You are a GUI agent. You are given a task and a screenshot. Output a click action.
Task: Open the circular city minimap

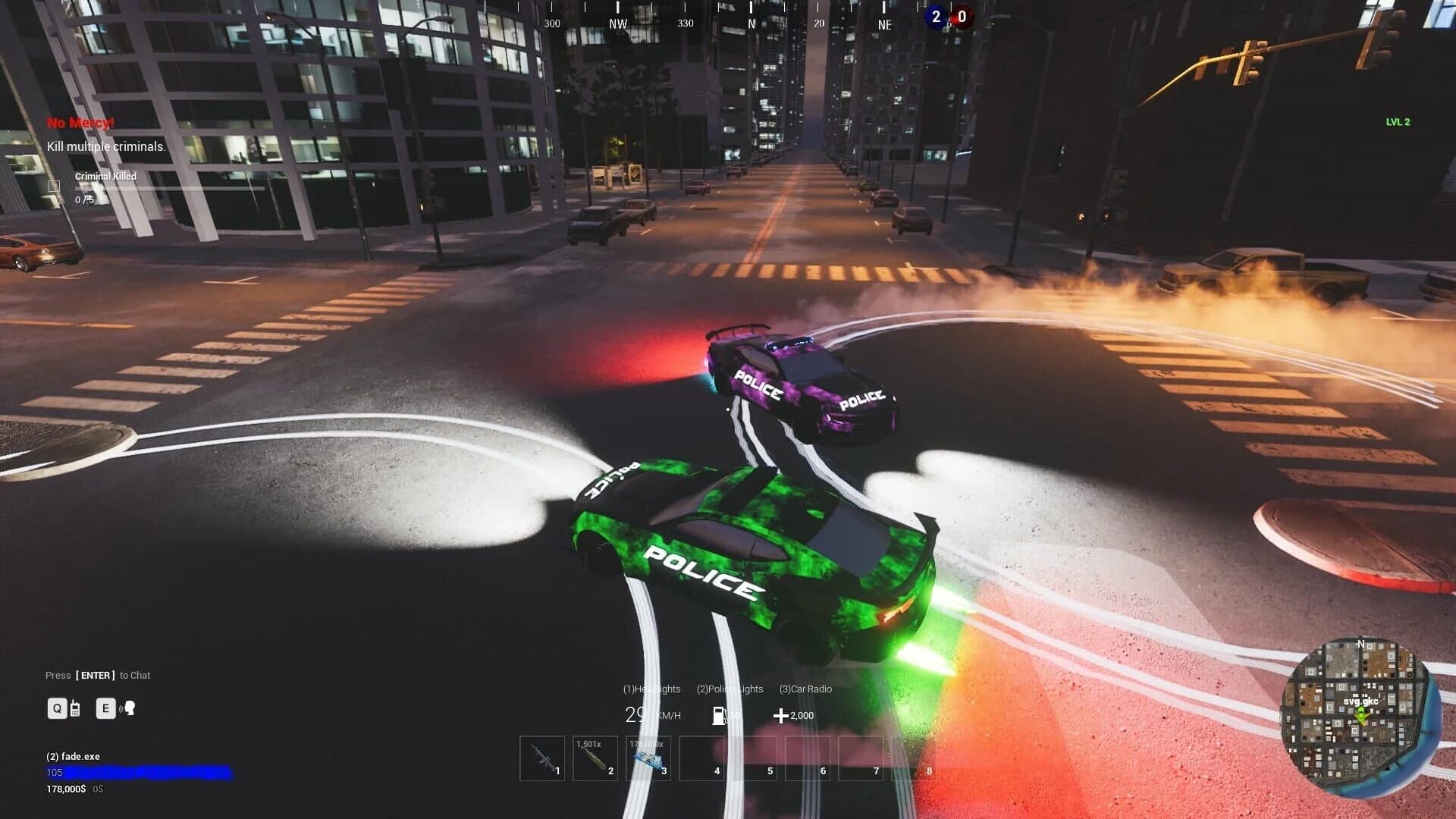[1360, 717]
